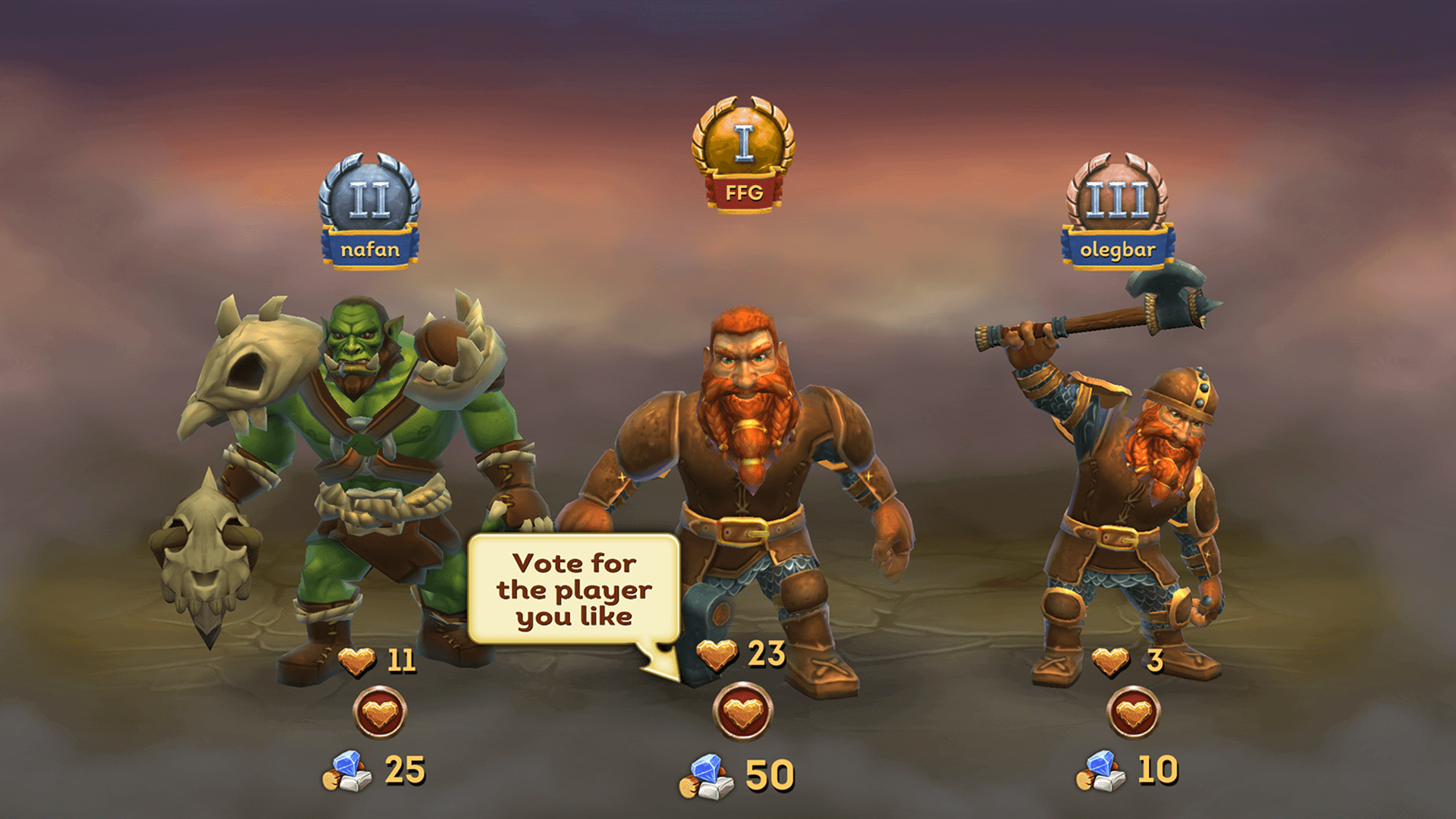Like olegbar using the heart button
The image size is (1456, 819).
click(x=1133, y=712)
